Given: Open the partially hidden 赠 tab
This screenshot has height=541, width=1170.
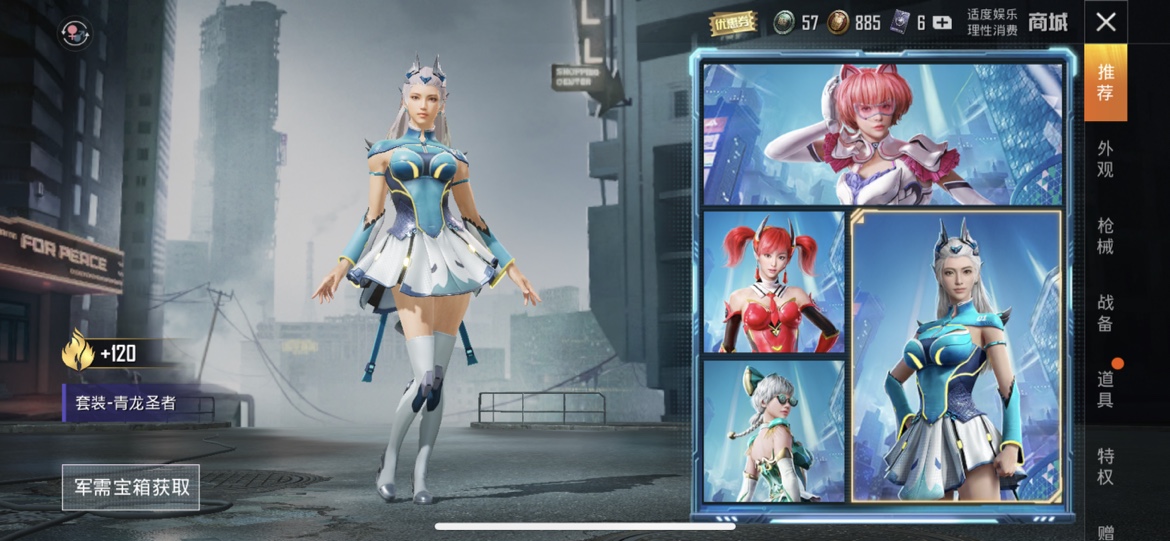Looking at the screenshot, I should coord(1105,532).
